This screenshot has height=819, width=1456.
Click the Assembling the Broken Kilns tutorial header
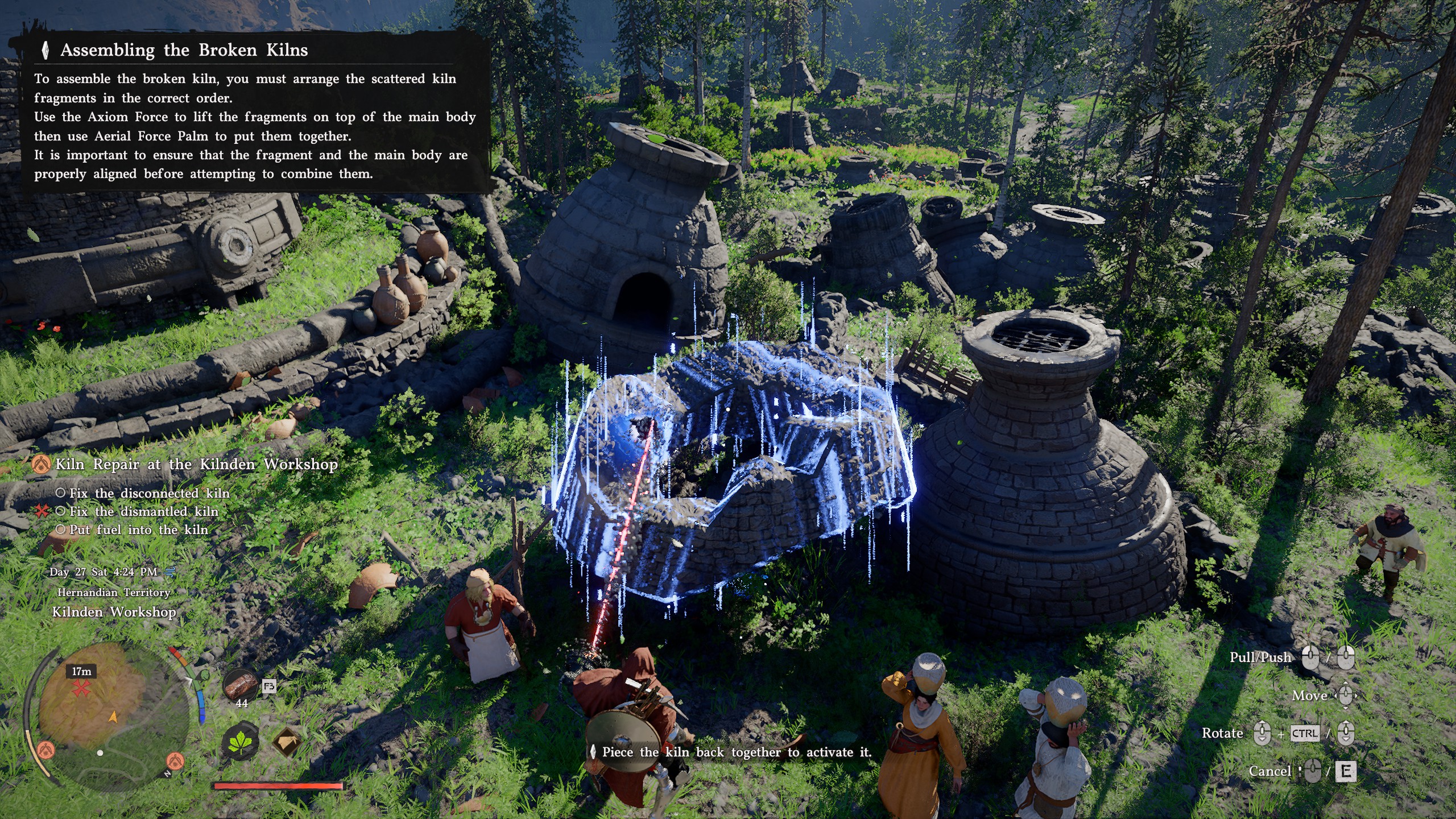(182, 50)
